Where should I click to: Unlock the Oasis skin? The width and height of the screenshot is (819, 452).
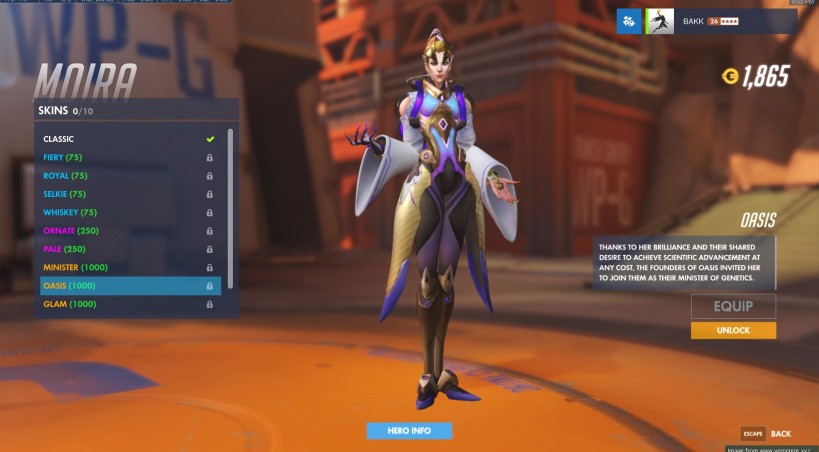[x=733, y=331]
